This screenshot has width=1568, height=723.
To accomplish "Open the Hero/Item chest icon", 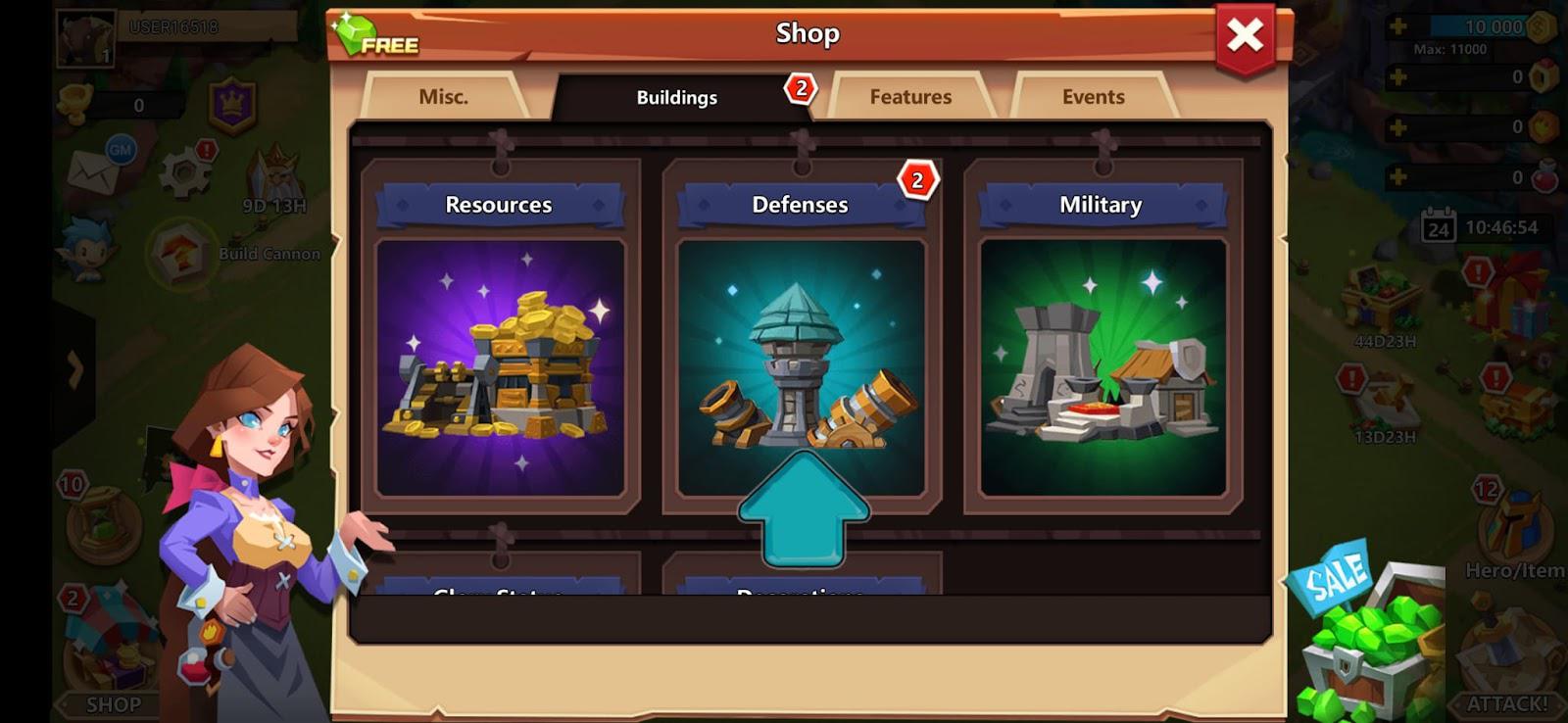I will [x=1512, y=519].
